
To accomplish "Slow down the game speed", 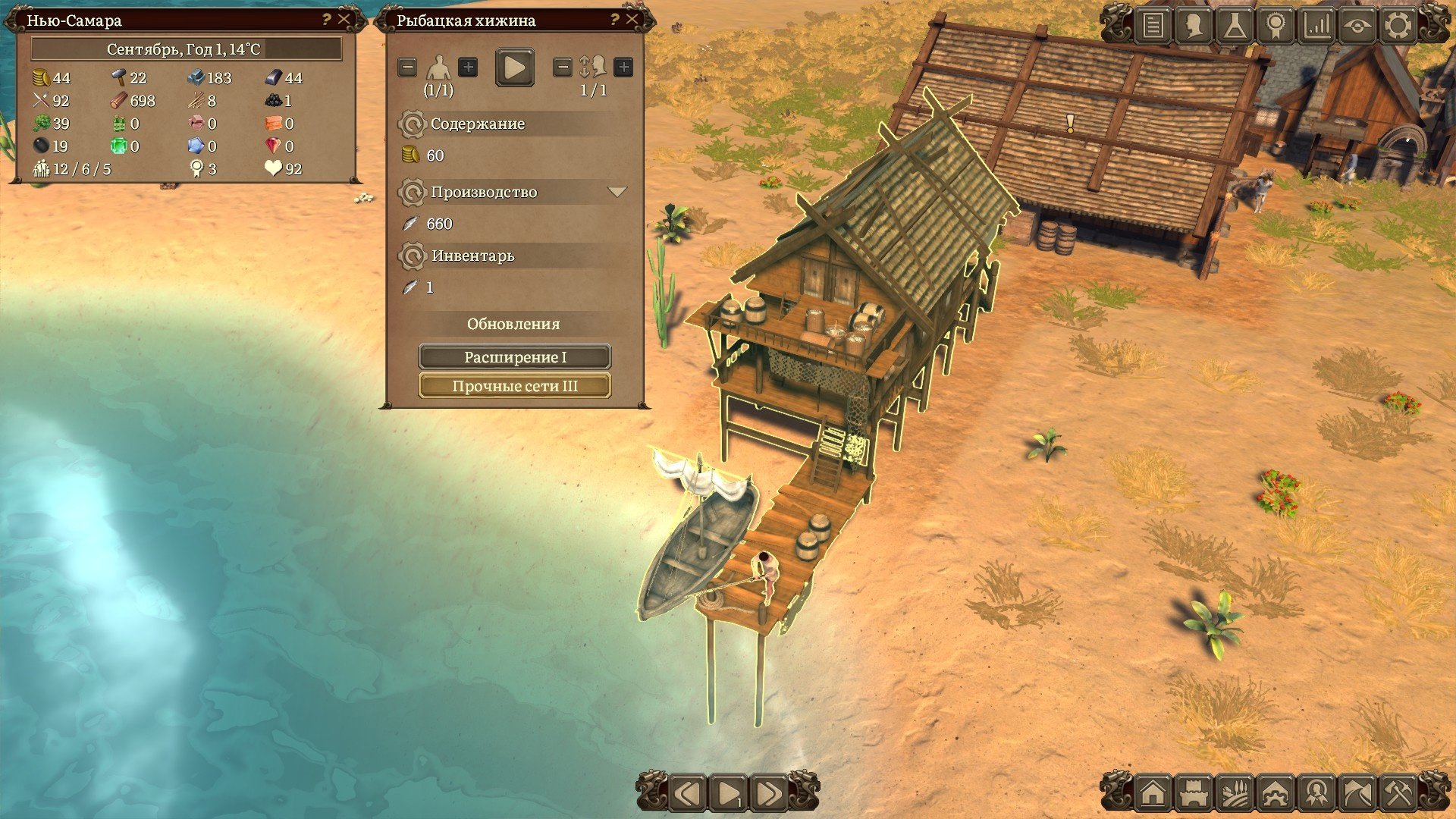I will tap(688, 794).
